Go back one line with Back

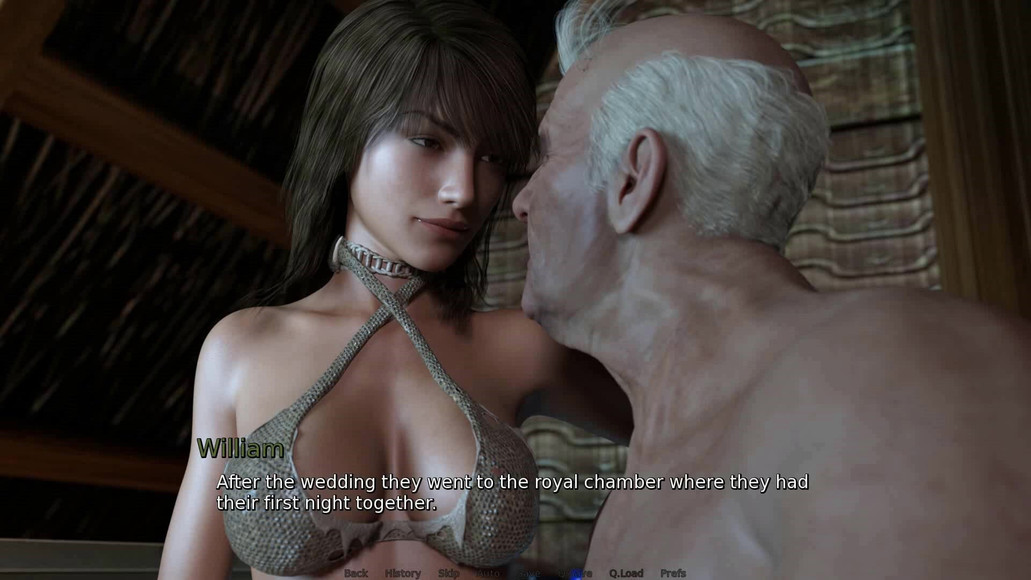click(x=356, y=573)
